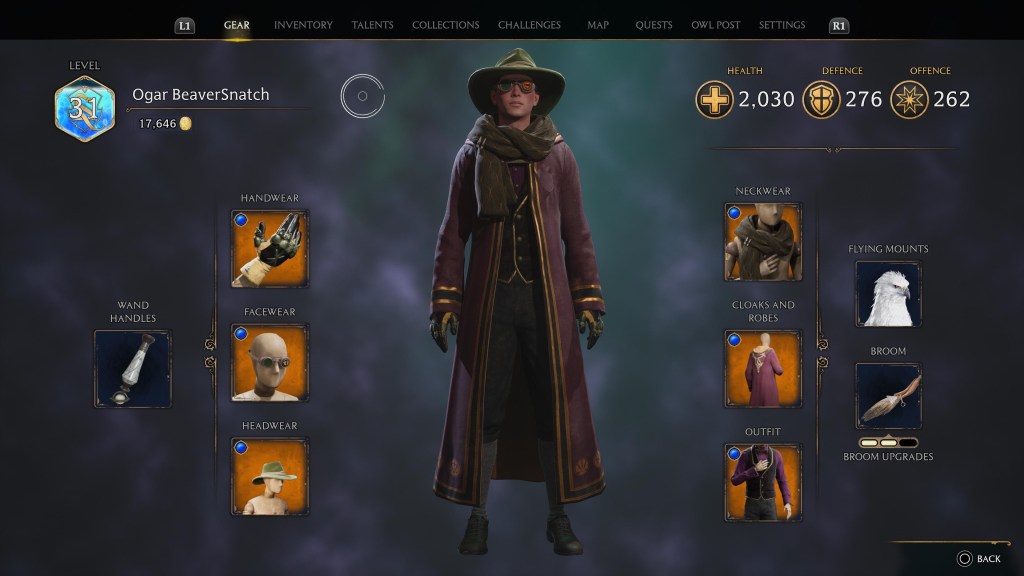
Task: Choose the Facewear goggles slot
Action: click(x=270, y=362)
